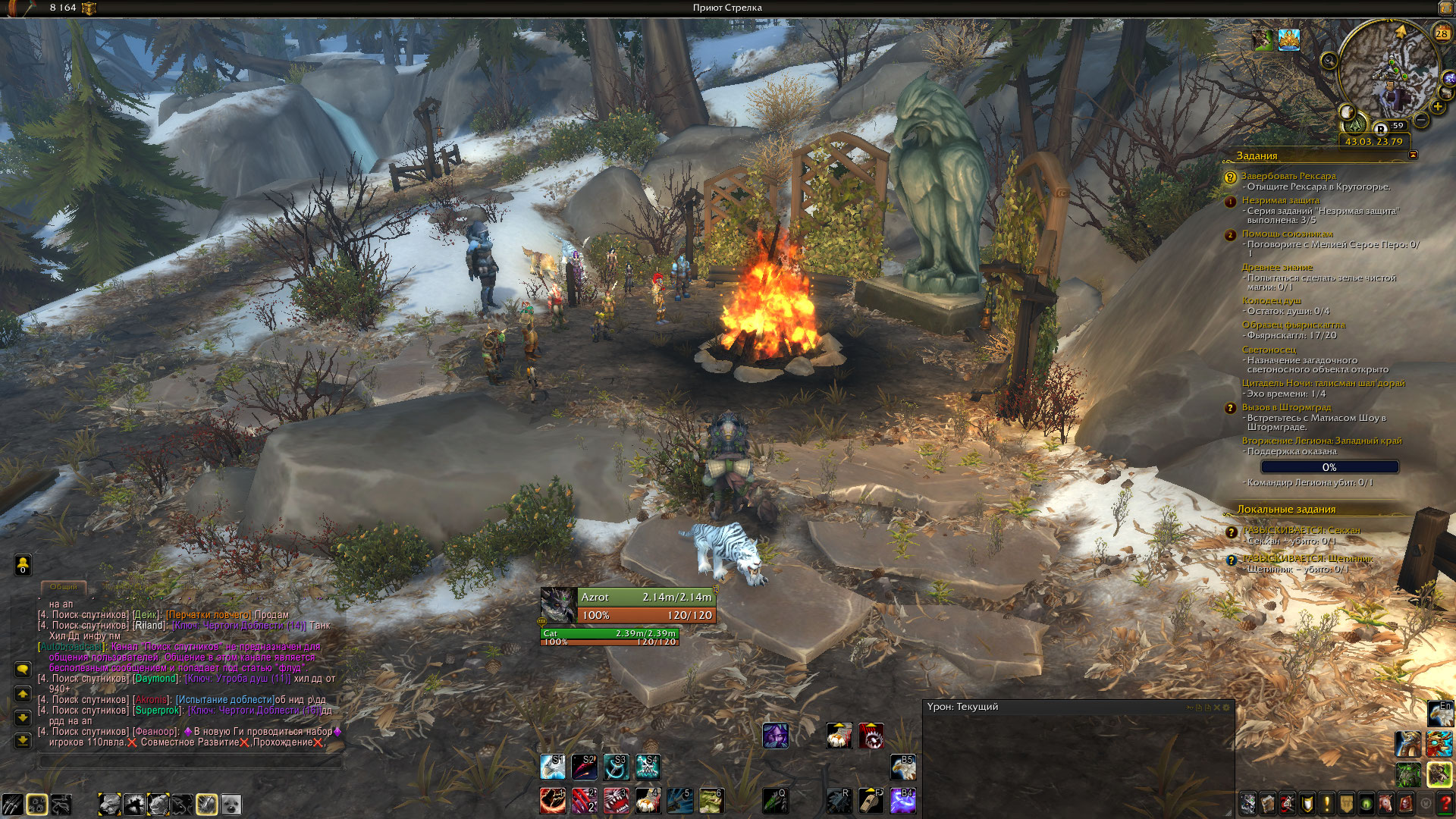Activate the whistle ability on key F

pos(871,801)
